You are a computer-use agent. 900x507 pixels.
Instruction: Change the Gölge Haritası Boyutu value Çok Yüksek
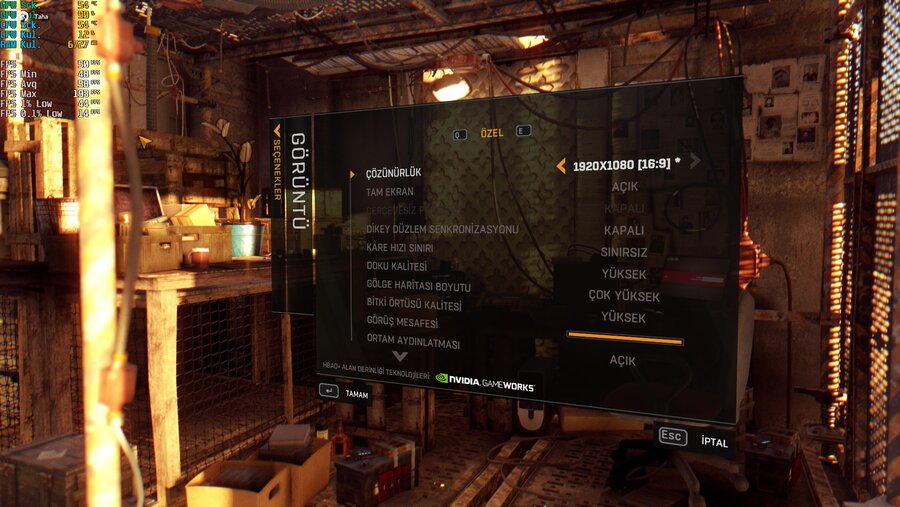[624, 295]
